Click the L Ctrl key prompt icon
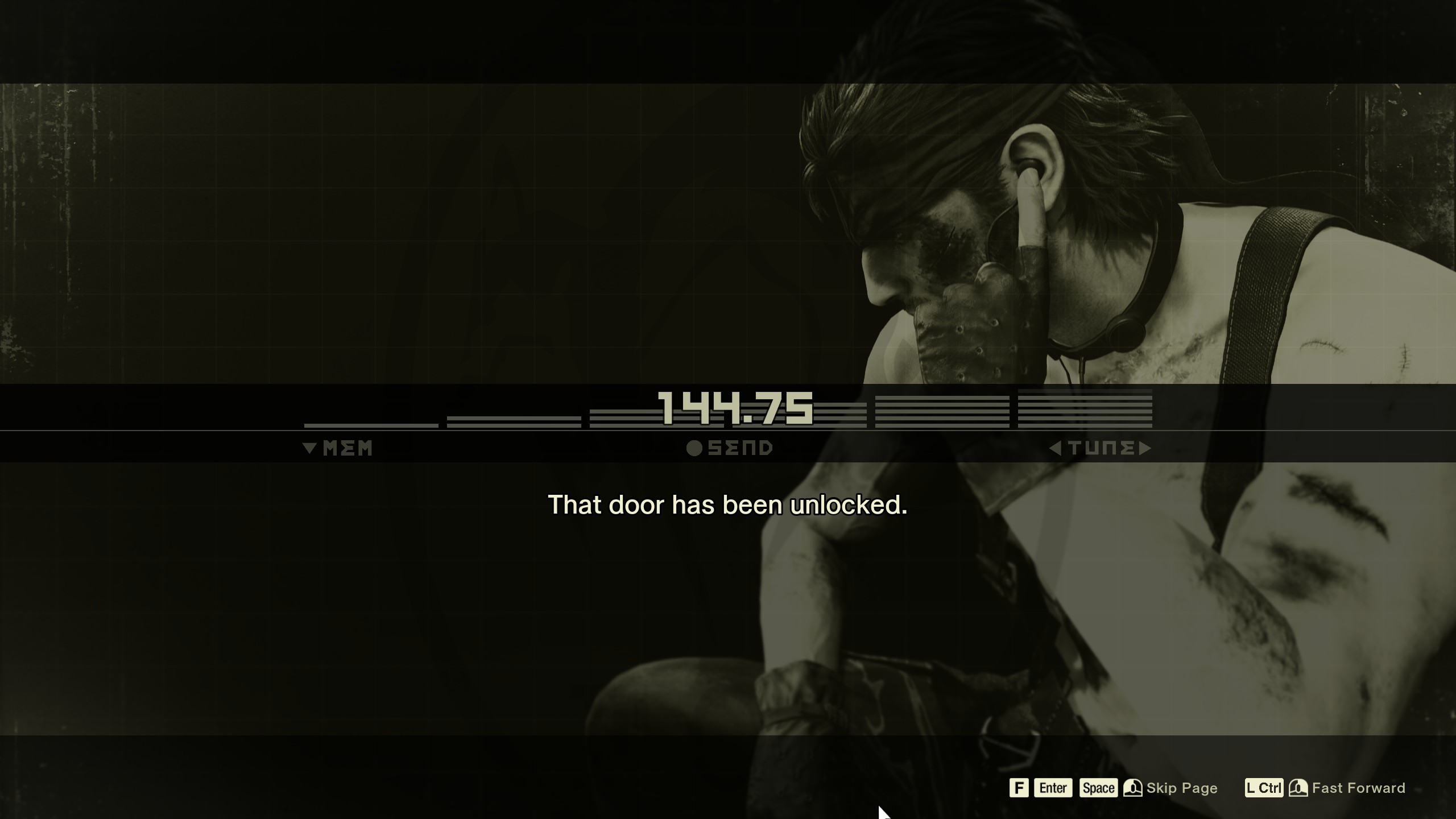 (1265, 788)
